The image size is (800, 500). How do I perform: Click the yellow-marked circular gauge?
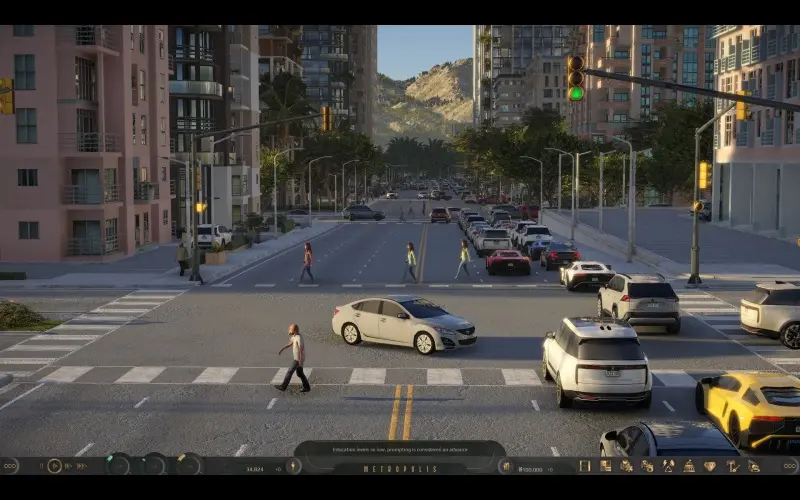(x=187, y=464)
